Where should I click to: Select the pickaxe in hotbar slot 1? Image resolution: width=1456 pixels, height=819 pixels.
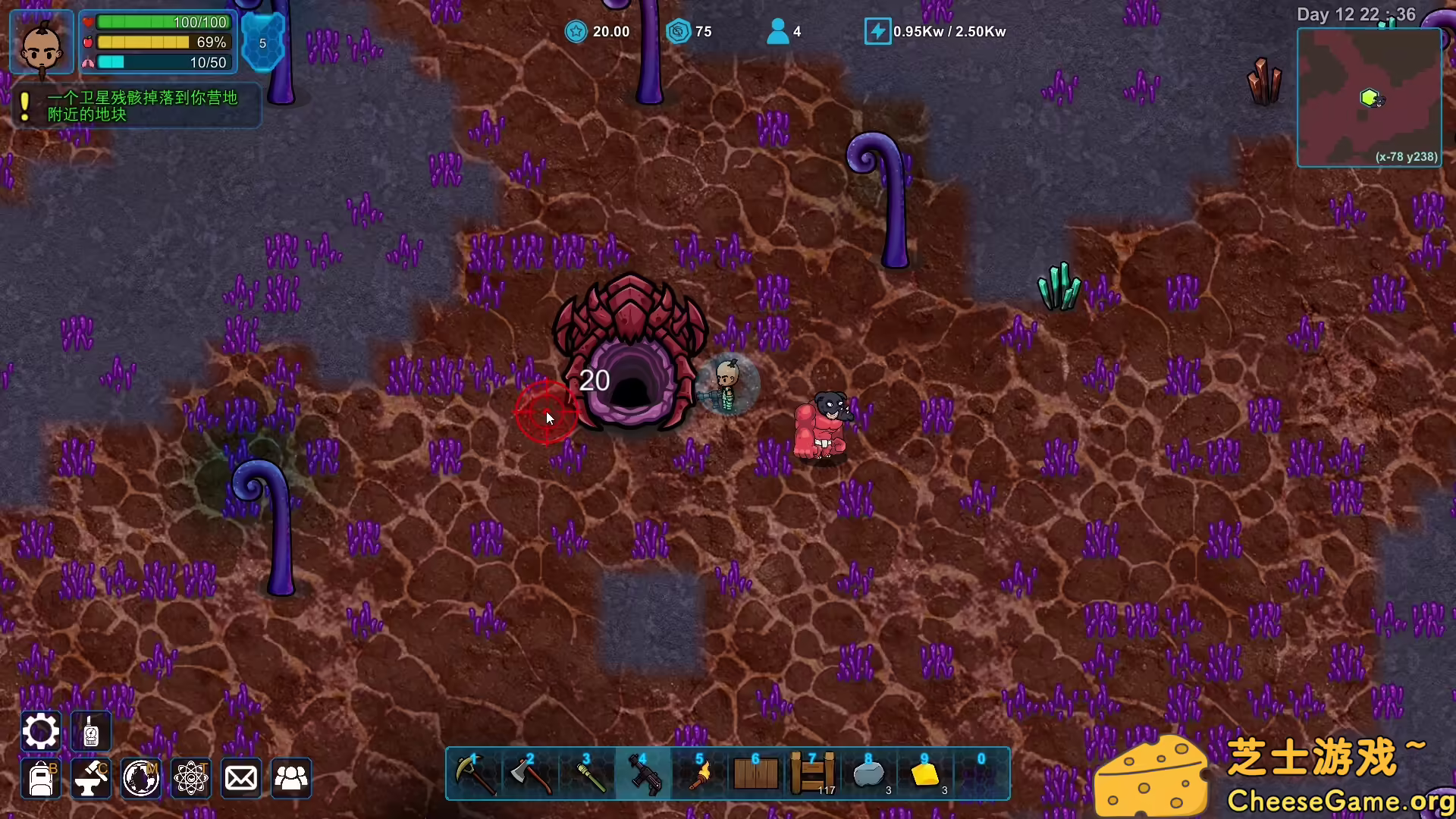pyautogui.click(x=475, y=774)
